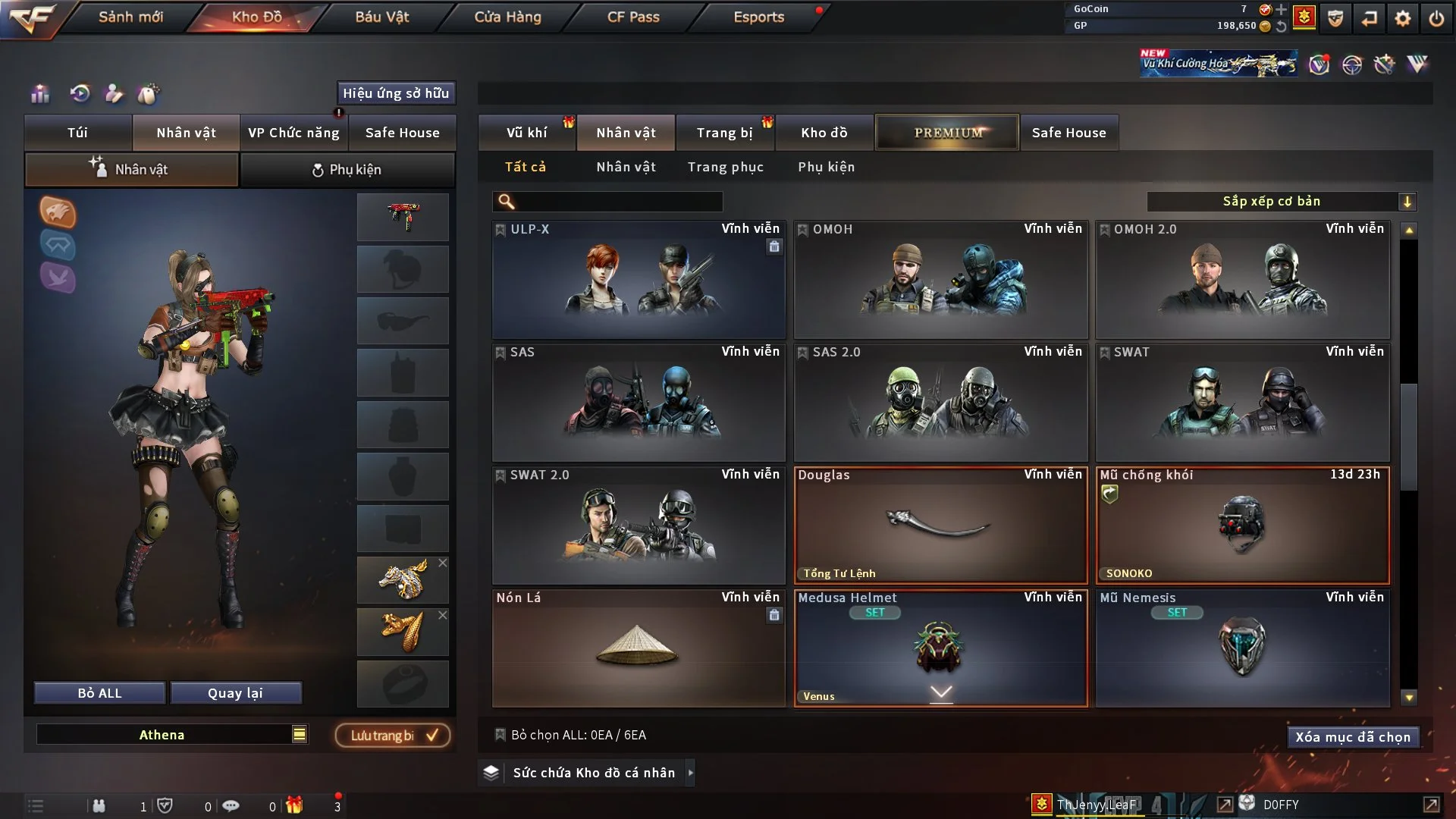This screenshot has width=1456, height=819.
Task: Select the ULP-X character card
Action: pyautogui.click(x=639, y=280)
